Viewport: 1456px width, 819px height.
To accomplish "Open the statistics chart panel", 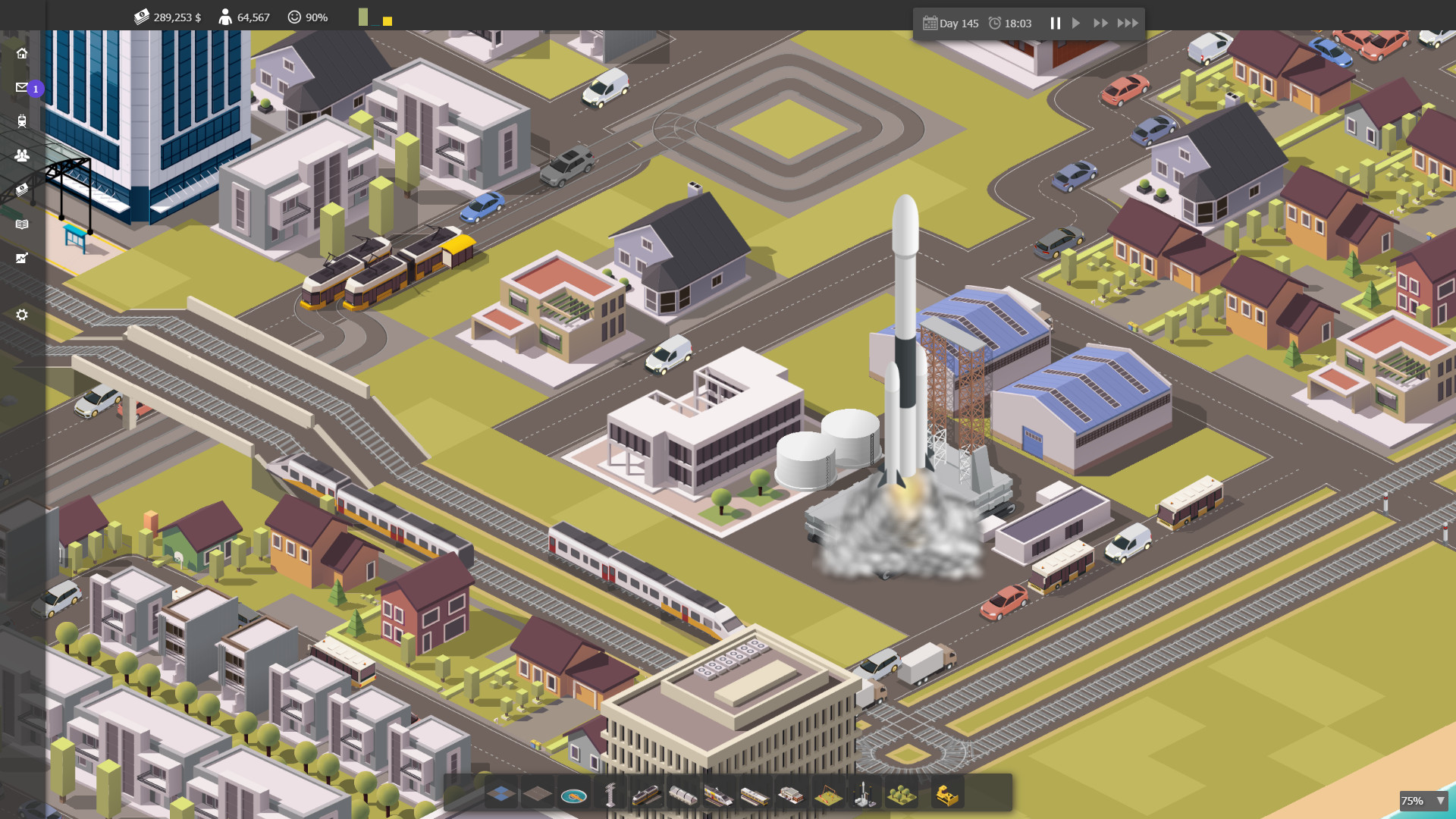I will (22, 258).
